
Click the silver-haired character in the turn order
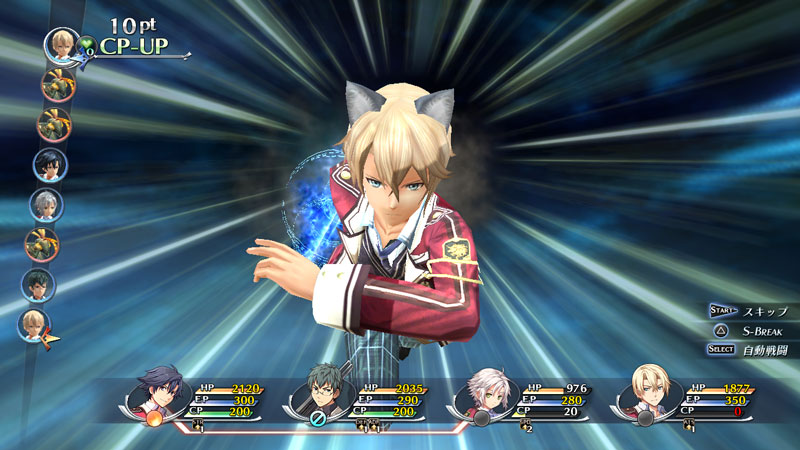coord(46,204)
